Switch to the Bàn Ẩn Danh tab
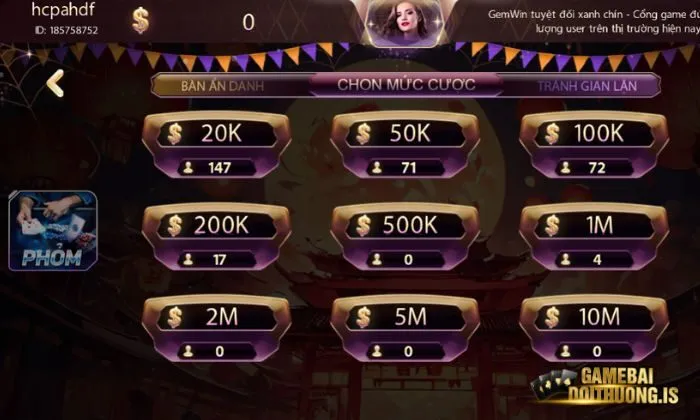The height and width of the screenshot is (420, 700). point(222,85)
